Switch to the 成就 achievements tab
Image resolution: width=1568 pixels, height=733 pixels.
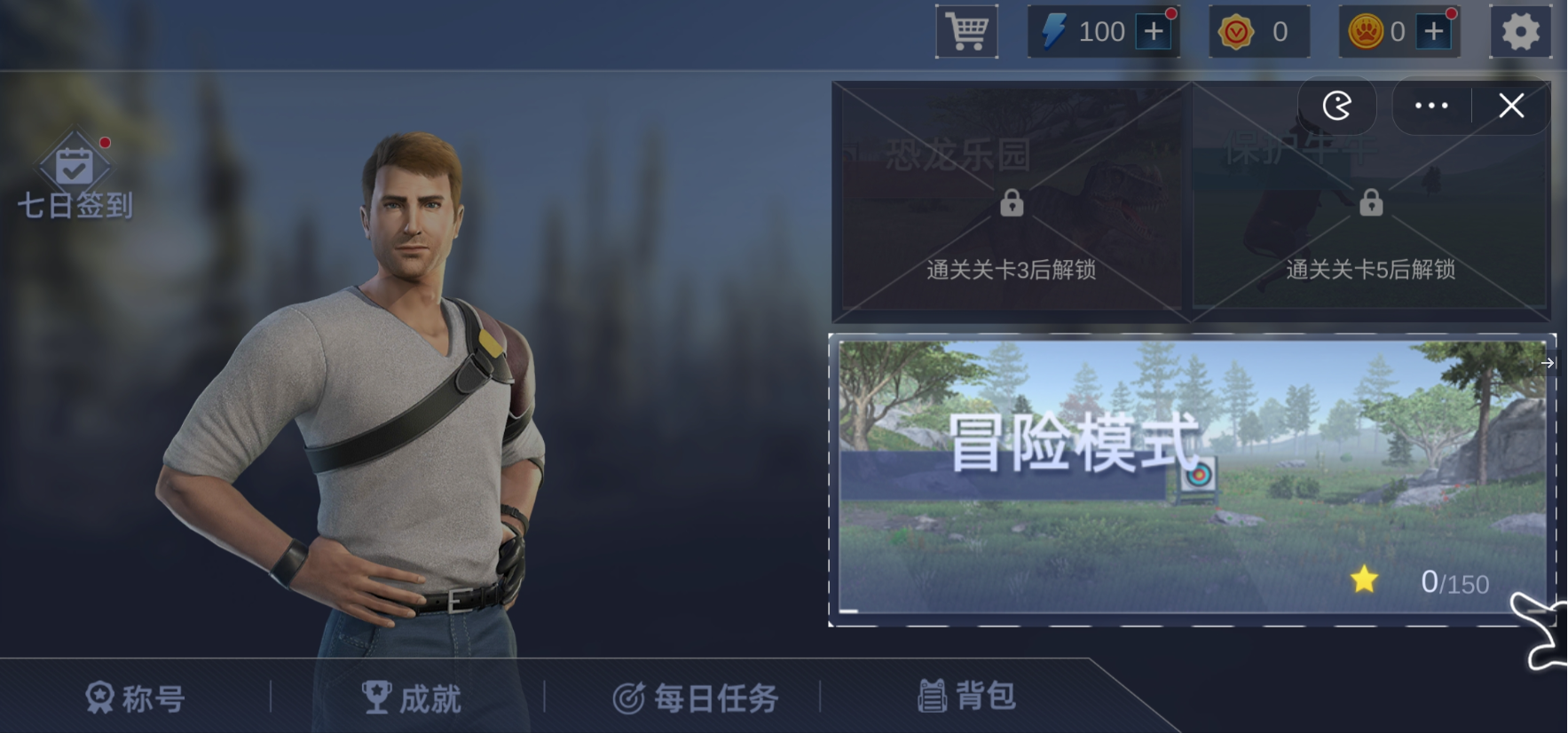pyautogui.click(x=411, y=698)
